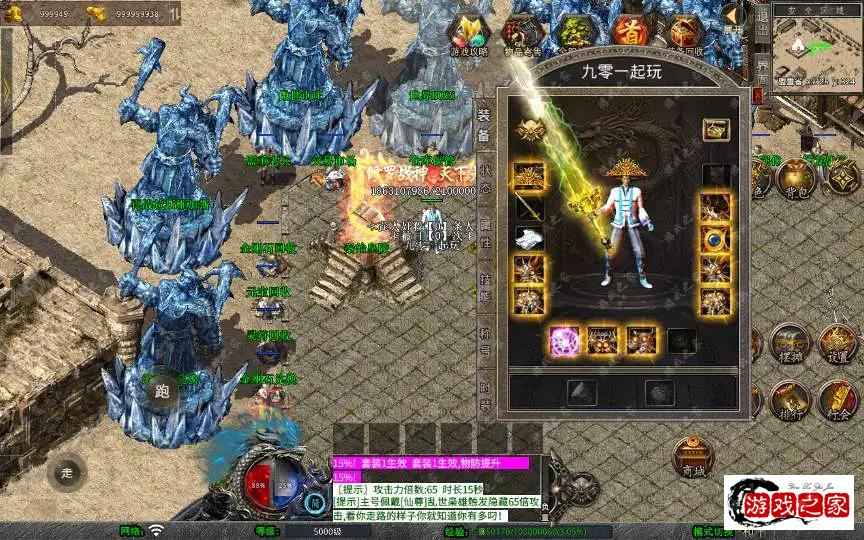Switch to the 装备 equipment tab
This screenshot has height=540, width=864.
pyautogui.click(x=484, y=125)
